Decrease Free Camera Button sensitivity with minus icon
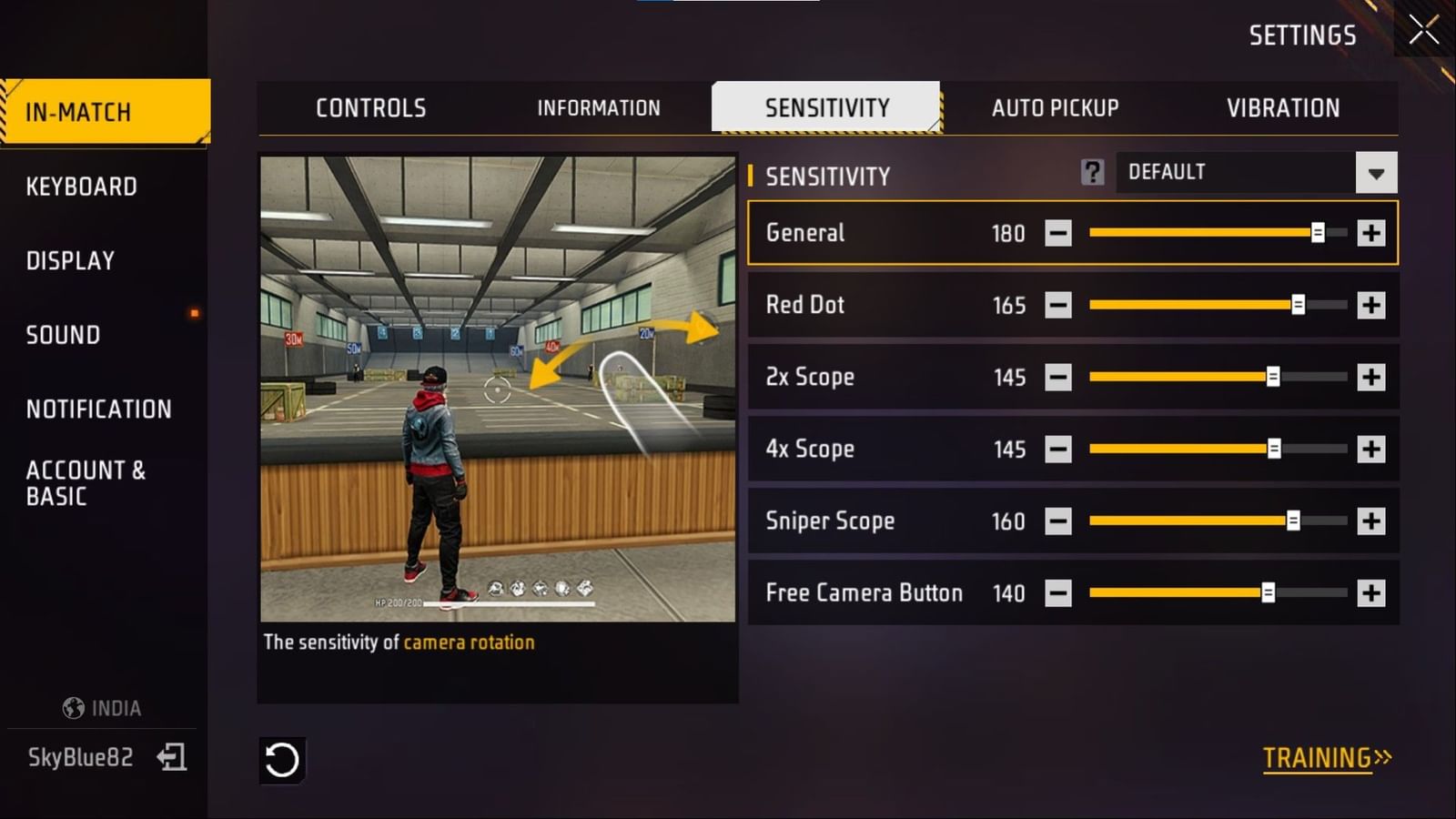 click(1057, 592)
